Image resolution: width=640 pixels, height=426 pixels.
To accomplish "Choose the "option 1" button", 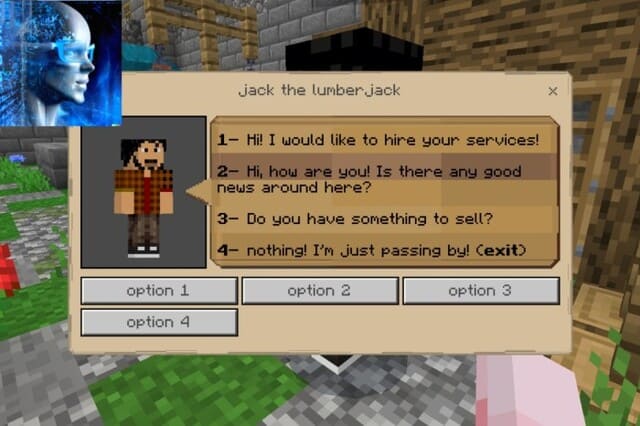I will [159, 291].
